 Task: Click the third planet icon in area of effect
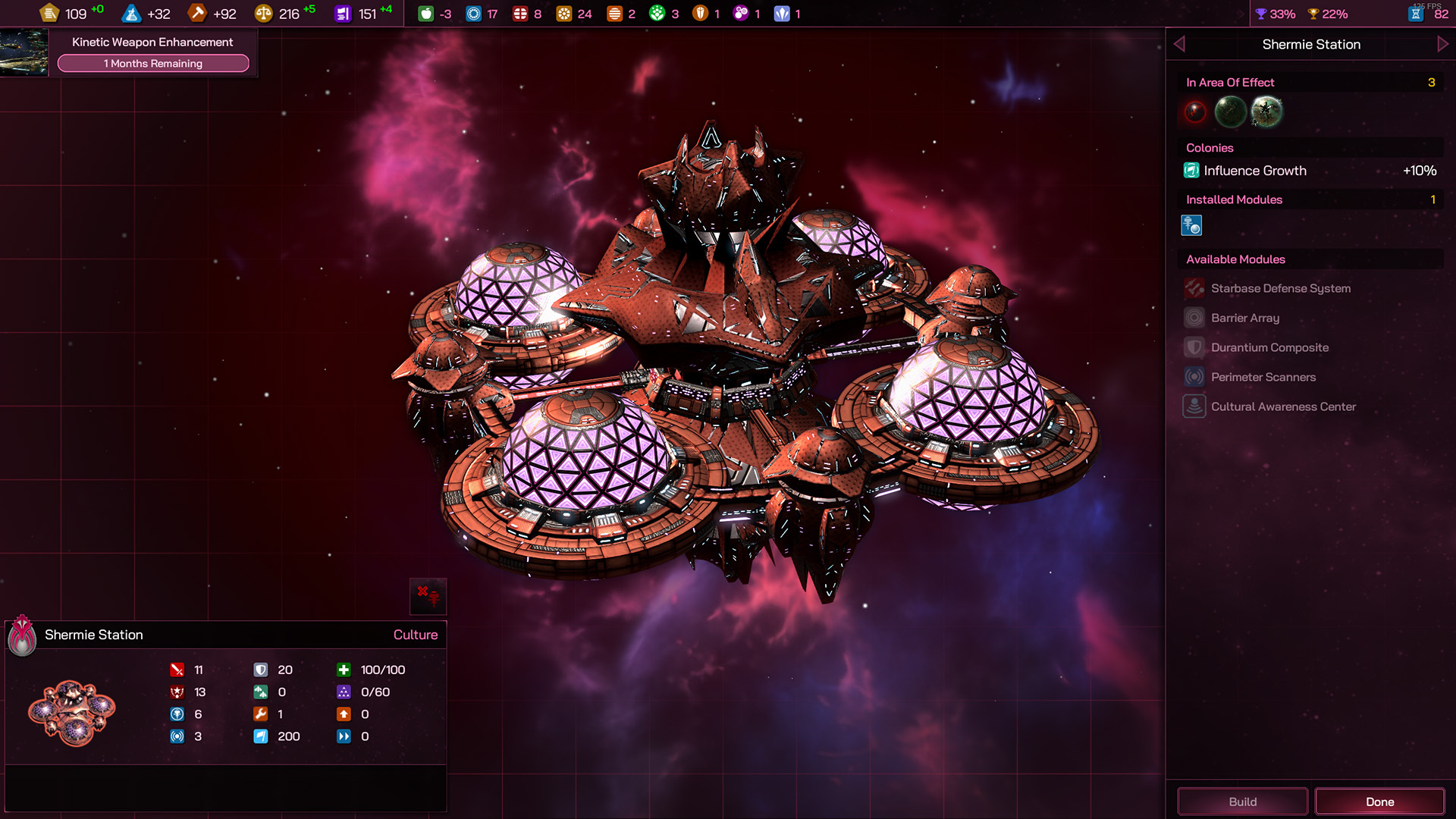tap(1266, 112)
